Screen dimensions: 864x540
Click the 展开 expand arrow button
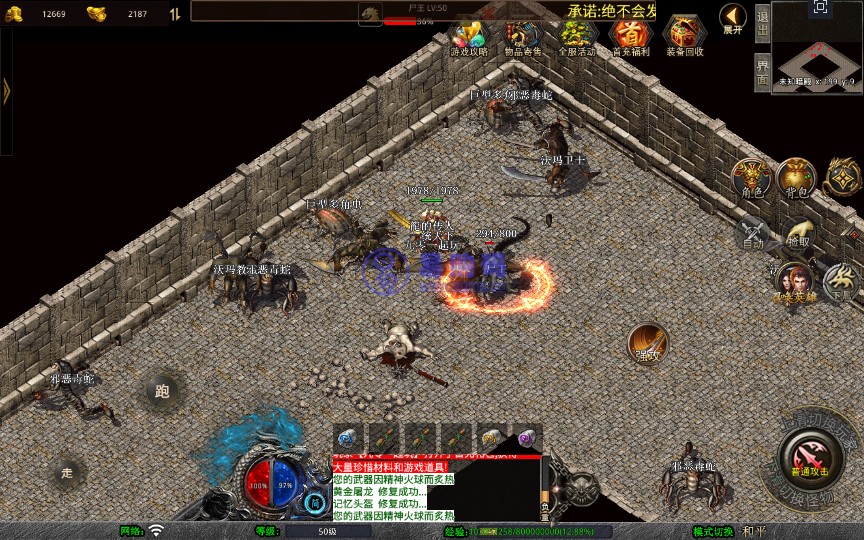point(733,19)
